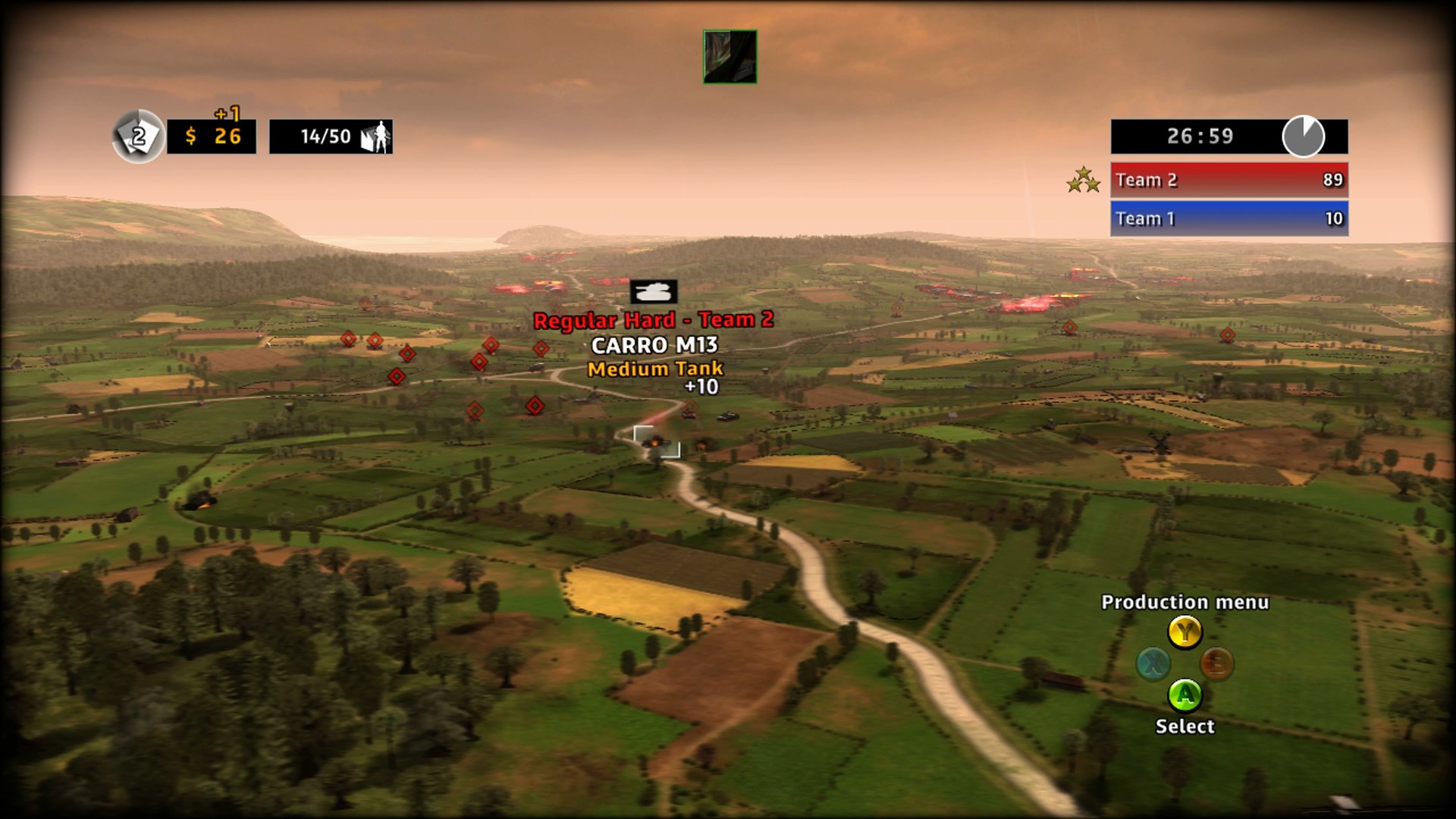This screenshot has height=819, width=1456.
Task: Click the clock icon beside the match timer
Action: pyautogui.click(x=1306, y=136)
